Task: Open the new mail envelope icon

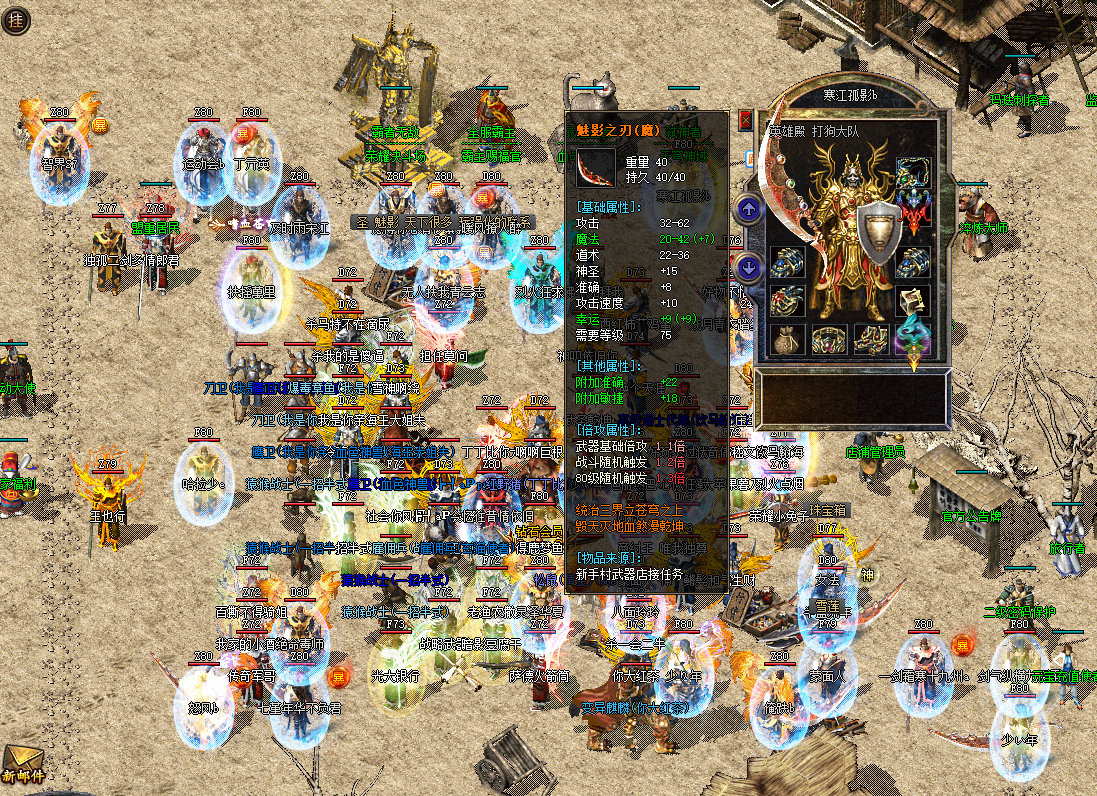Action: point(20,764)
